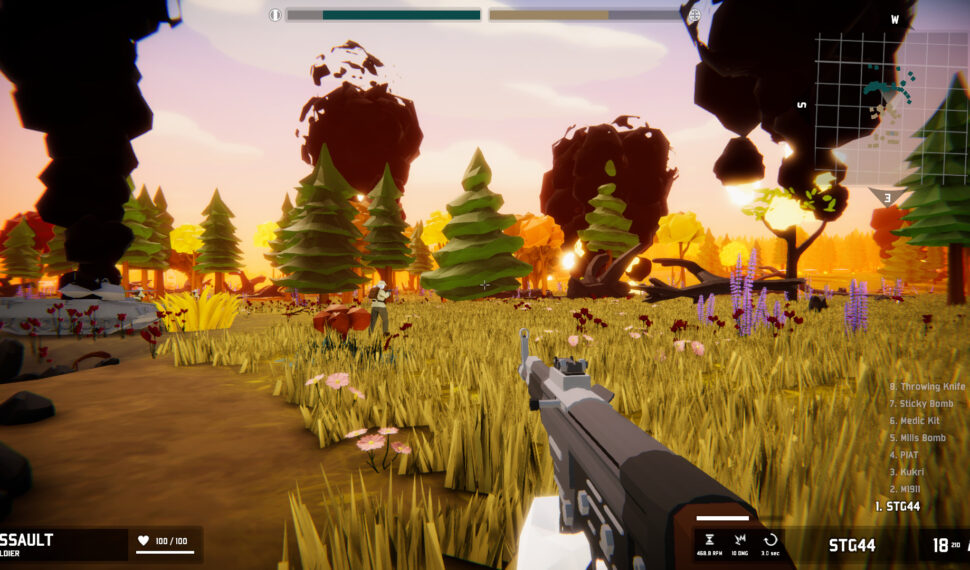Select the Kukri melee weapon entry
This screenshot has width=970, height=570.
906,472
